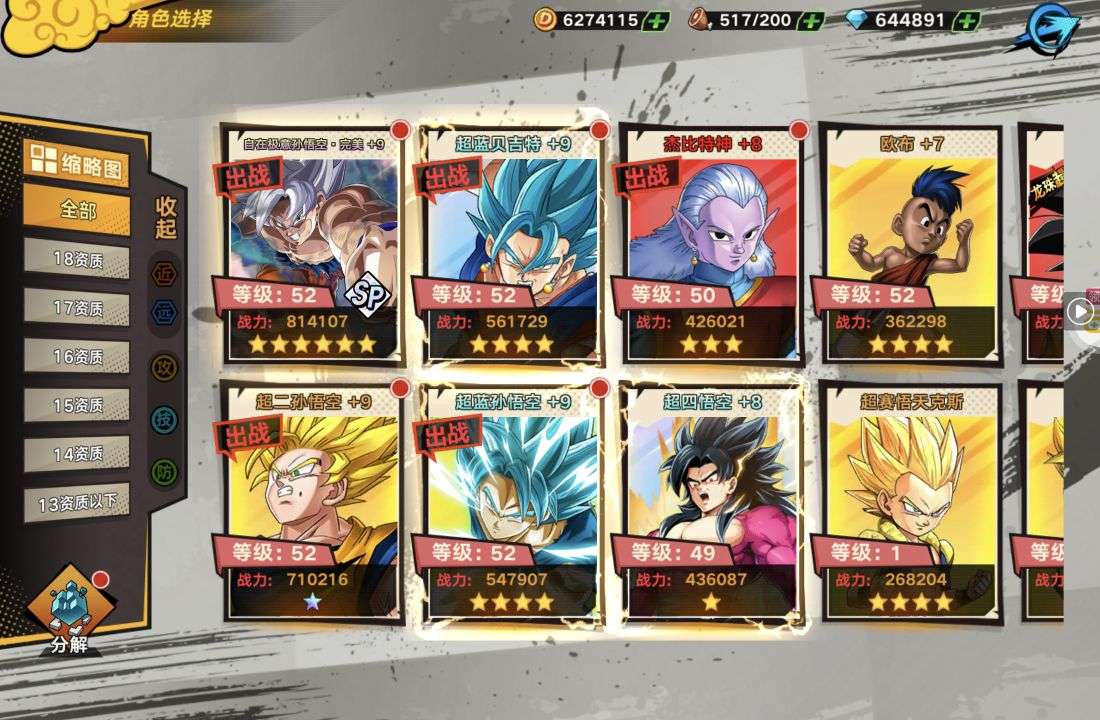Show only 15资质 characters
The image size is (1100, 720).
(77, 405)
